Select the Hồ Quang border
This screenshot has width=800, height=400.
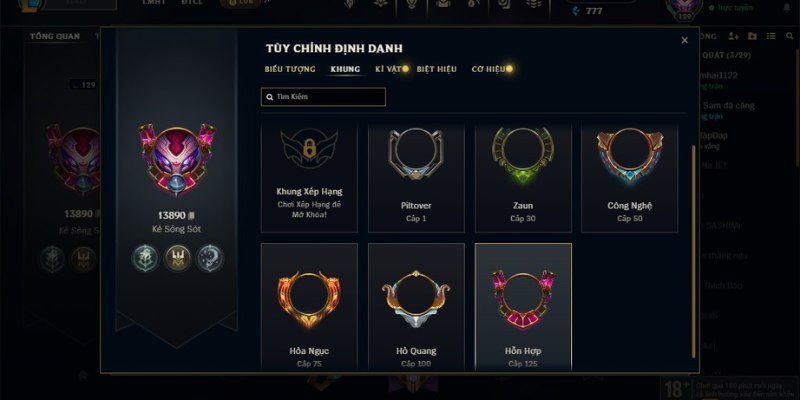416,305
